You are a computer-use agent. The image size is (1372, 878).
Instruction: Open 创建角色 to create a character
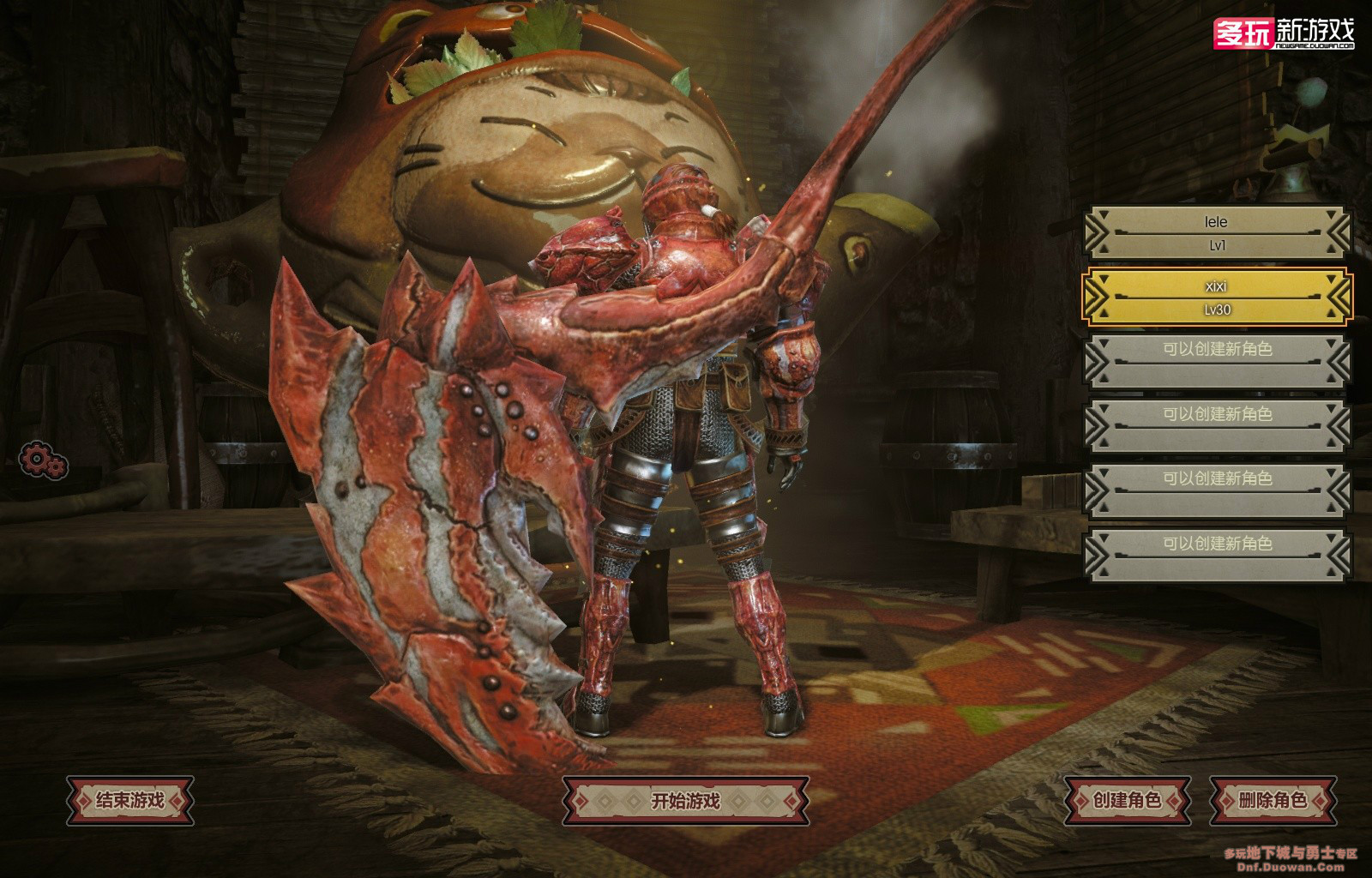1127,801
